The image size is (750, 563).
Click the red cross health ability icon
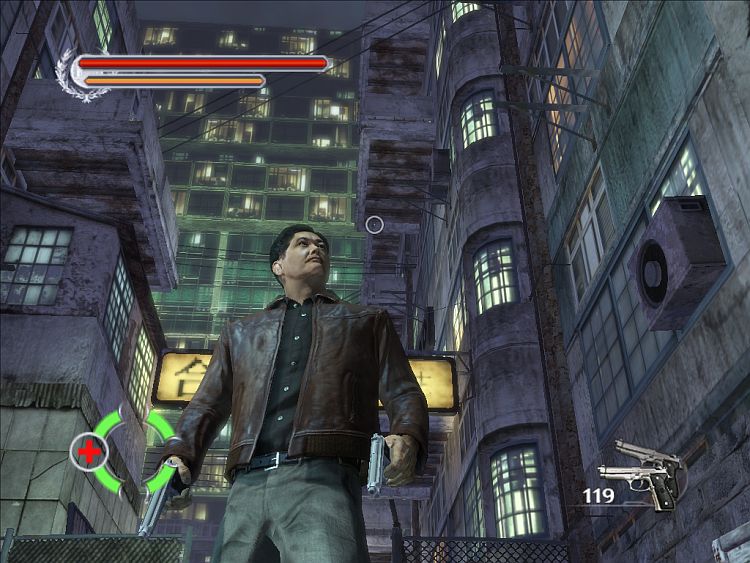[x=89, y=452]
